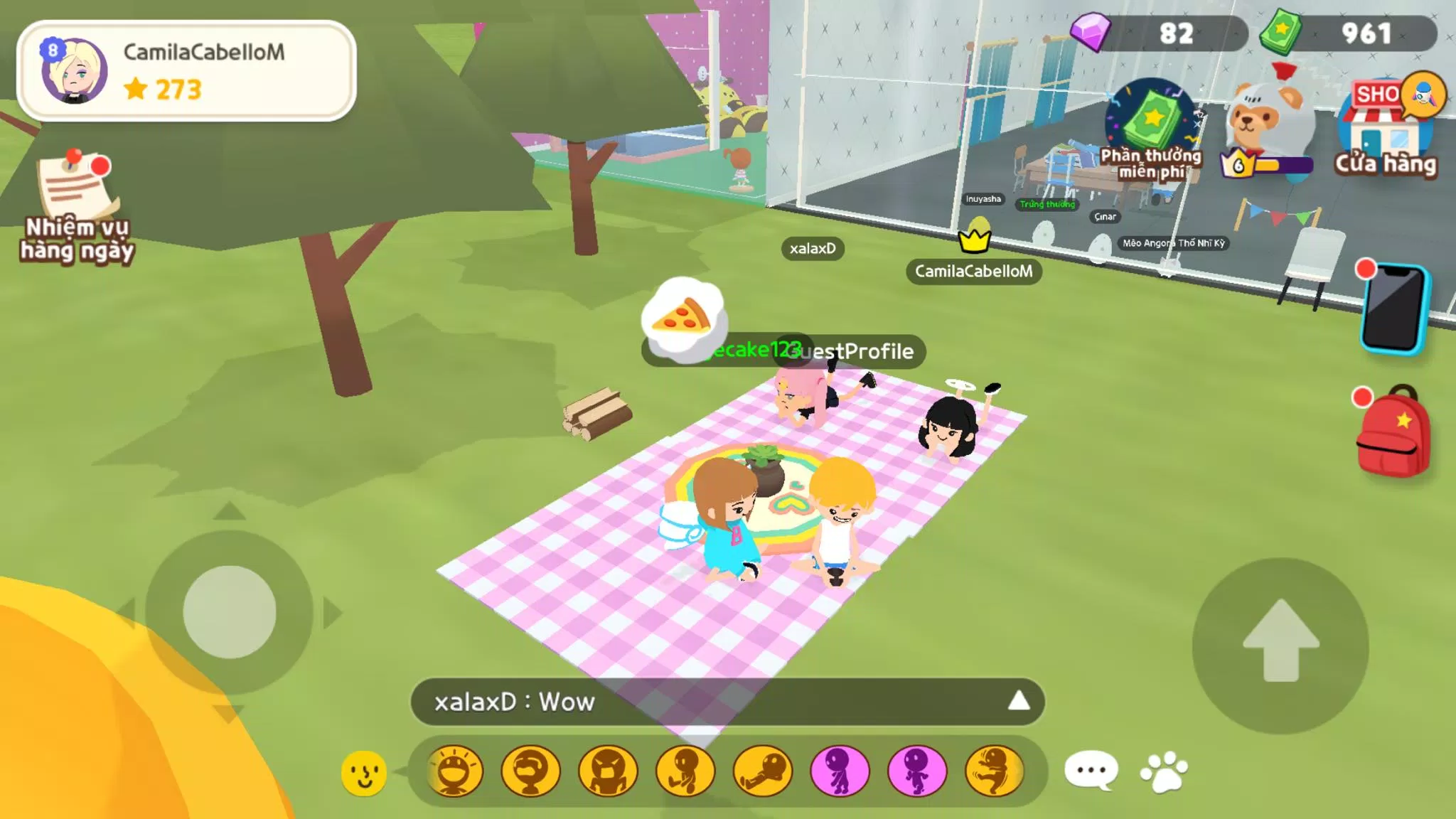The image size is (1456, 819).
Task: Play the angry face emote
Action: 609,771
